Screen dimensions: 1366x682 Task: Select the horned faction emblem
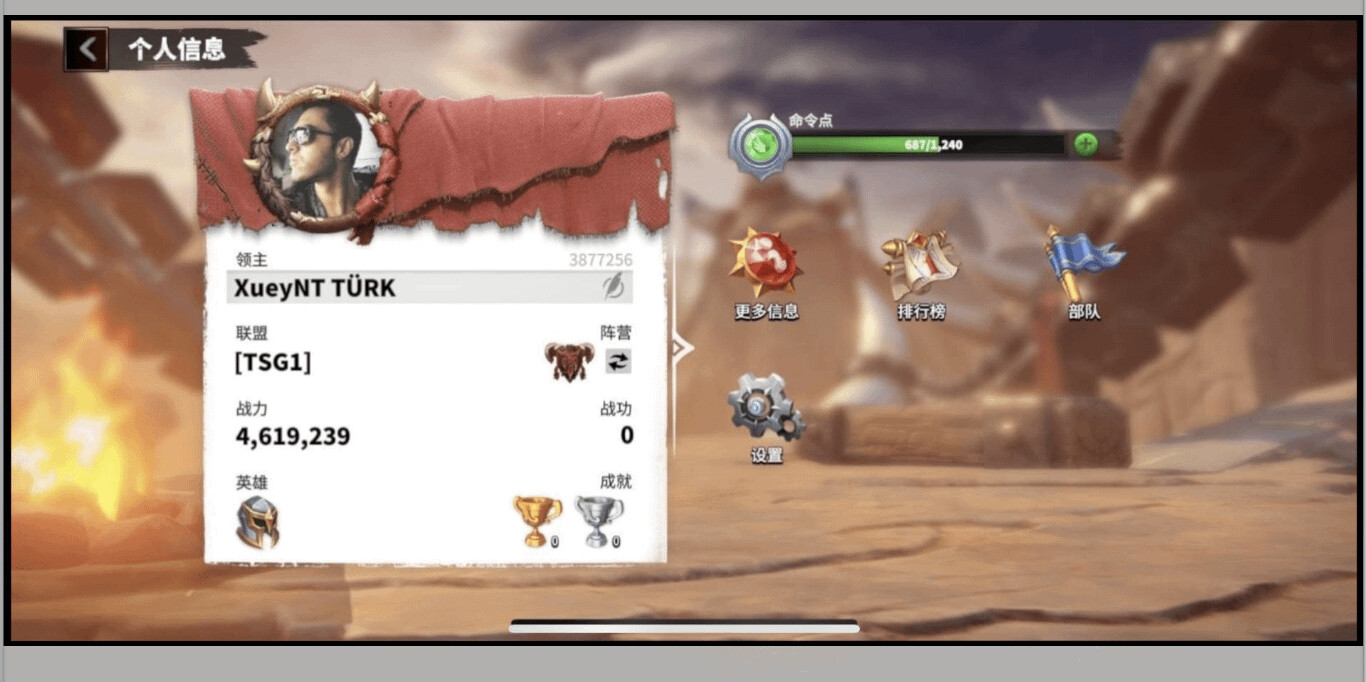point(569,361)
